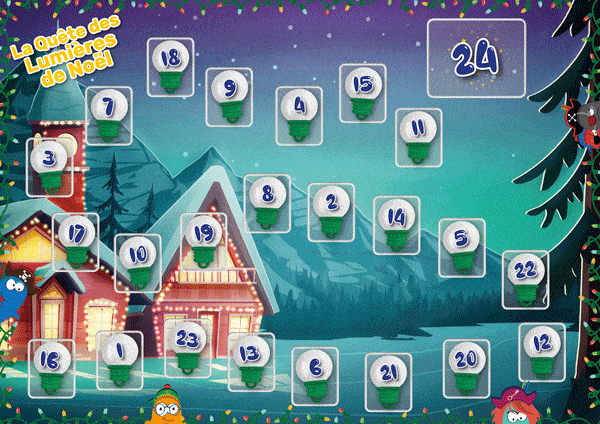Screen dimensions: 600x424
Task: Open calendar door number 11
Action: 418,137
